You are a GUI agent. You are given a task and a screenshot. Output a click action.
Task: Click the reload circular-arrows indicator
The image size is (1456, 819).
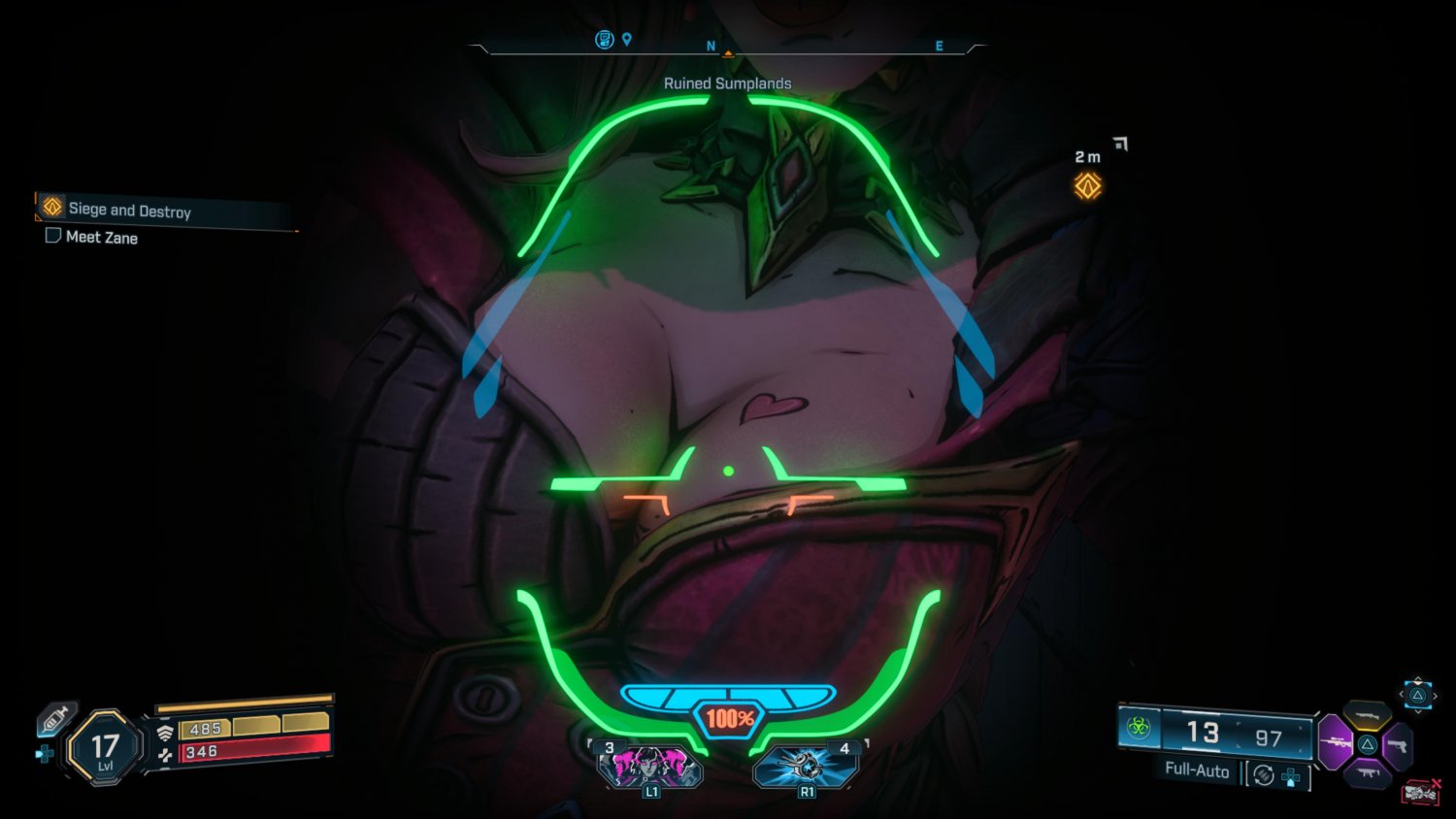pyautogui.click(x=1262, y=774)
